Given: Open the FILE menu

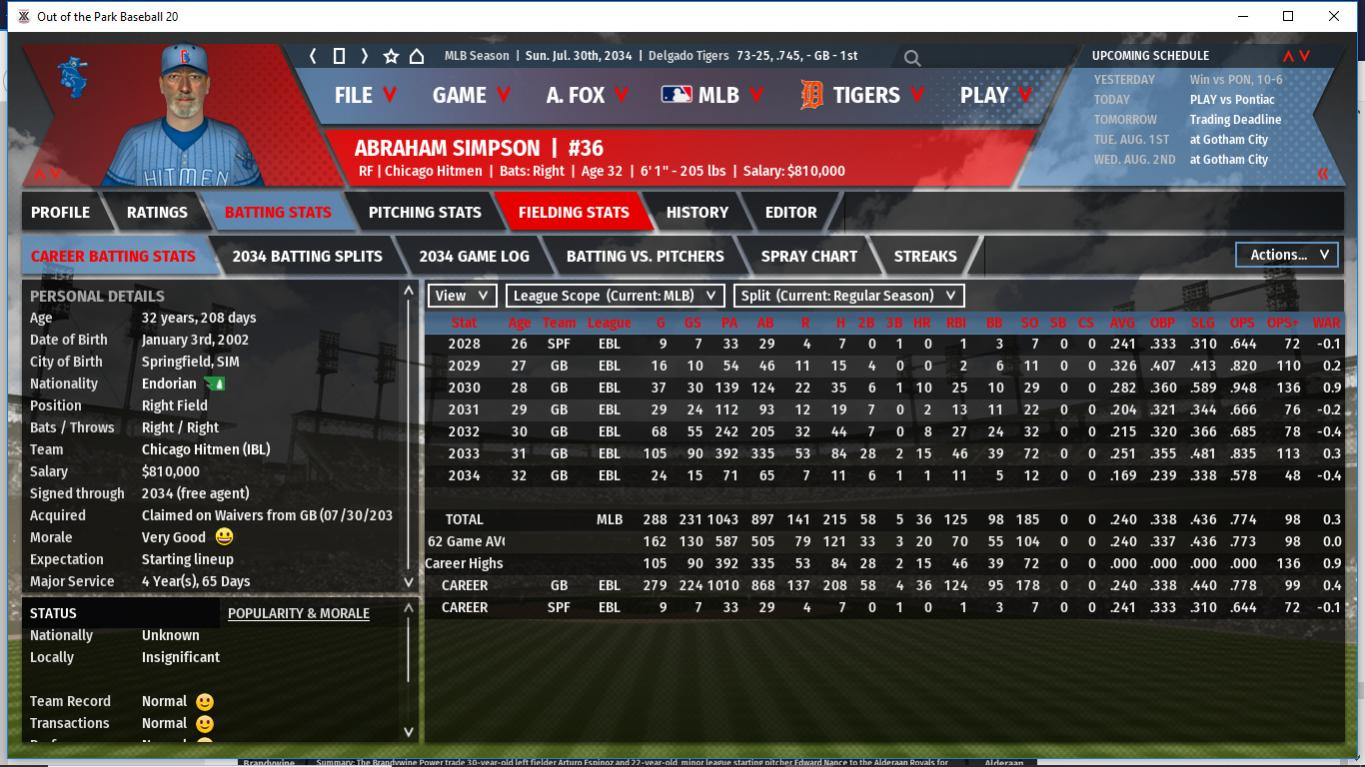Looking at the screenshot, I should [365, 95].
